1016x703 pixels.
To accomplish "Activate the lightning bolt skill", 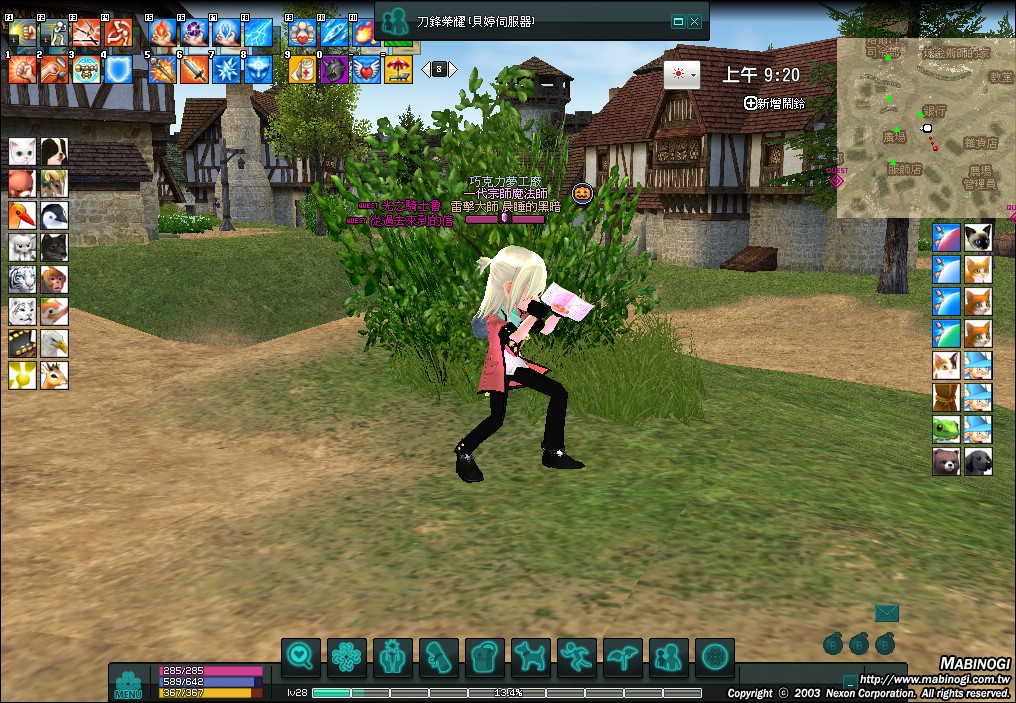I will point(259,33).
